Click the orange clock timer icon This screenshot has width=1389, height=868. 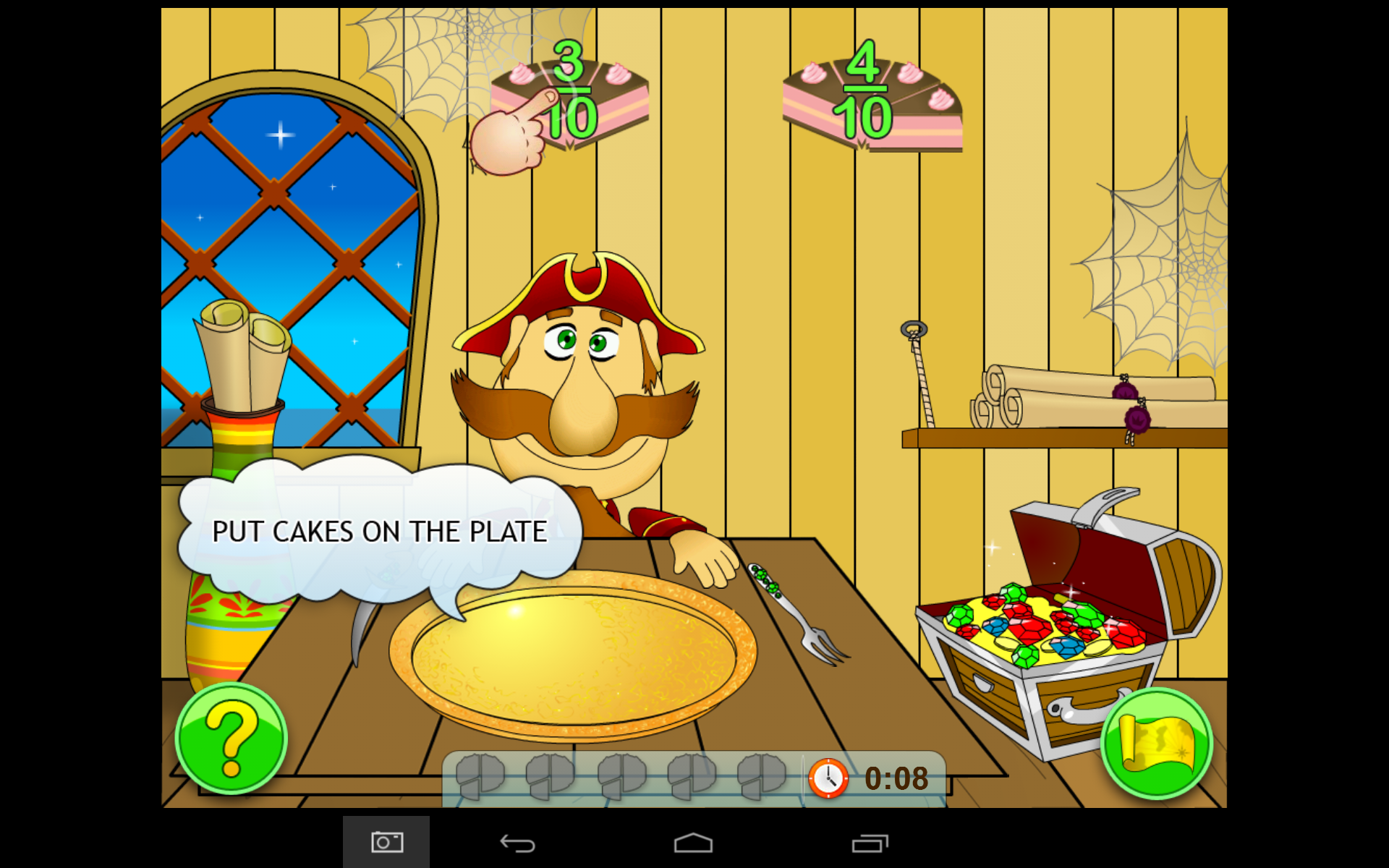pyautogui.click(x=827, y=778)
